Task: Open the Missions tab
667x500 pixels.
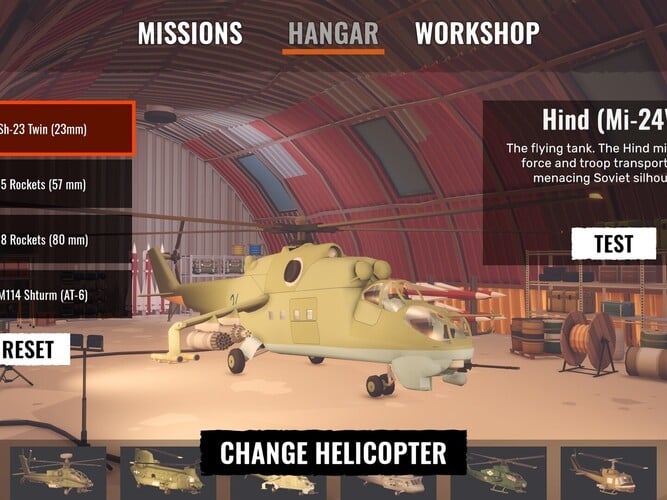Action: [x=190, y=33]
